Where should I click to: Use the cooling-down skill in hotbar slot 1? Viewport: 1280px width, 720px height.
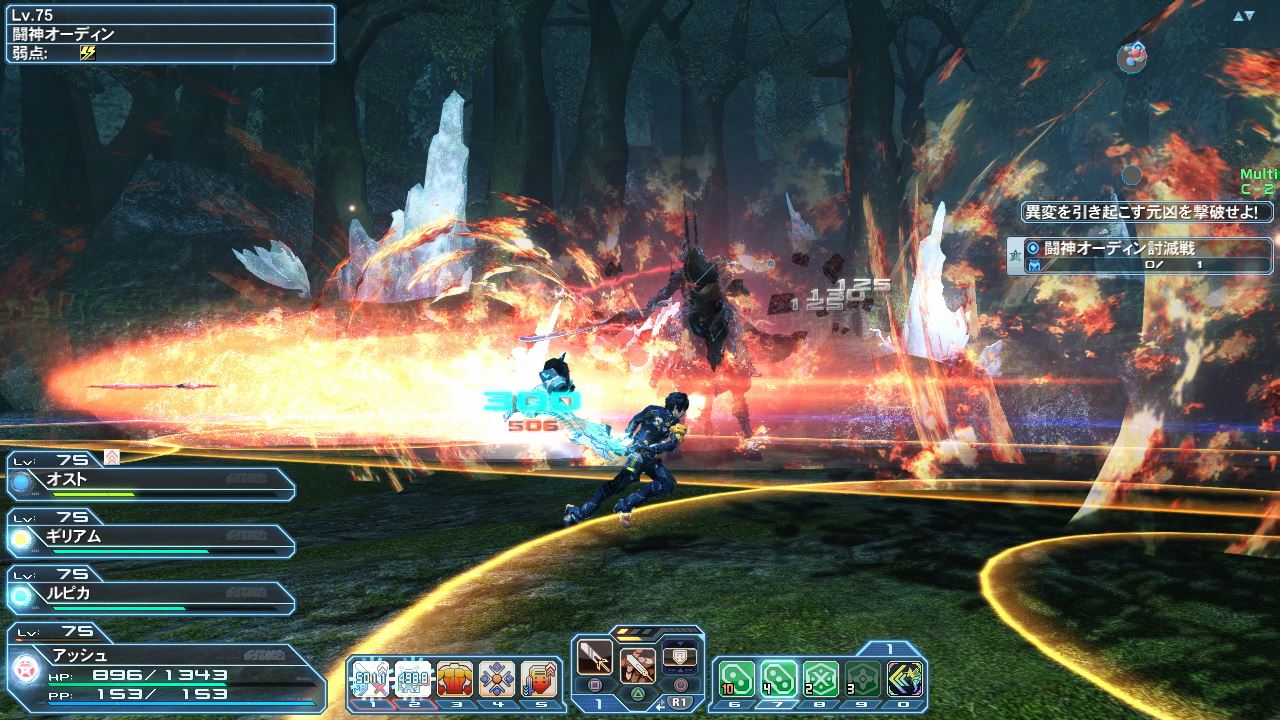[370, 678]
